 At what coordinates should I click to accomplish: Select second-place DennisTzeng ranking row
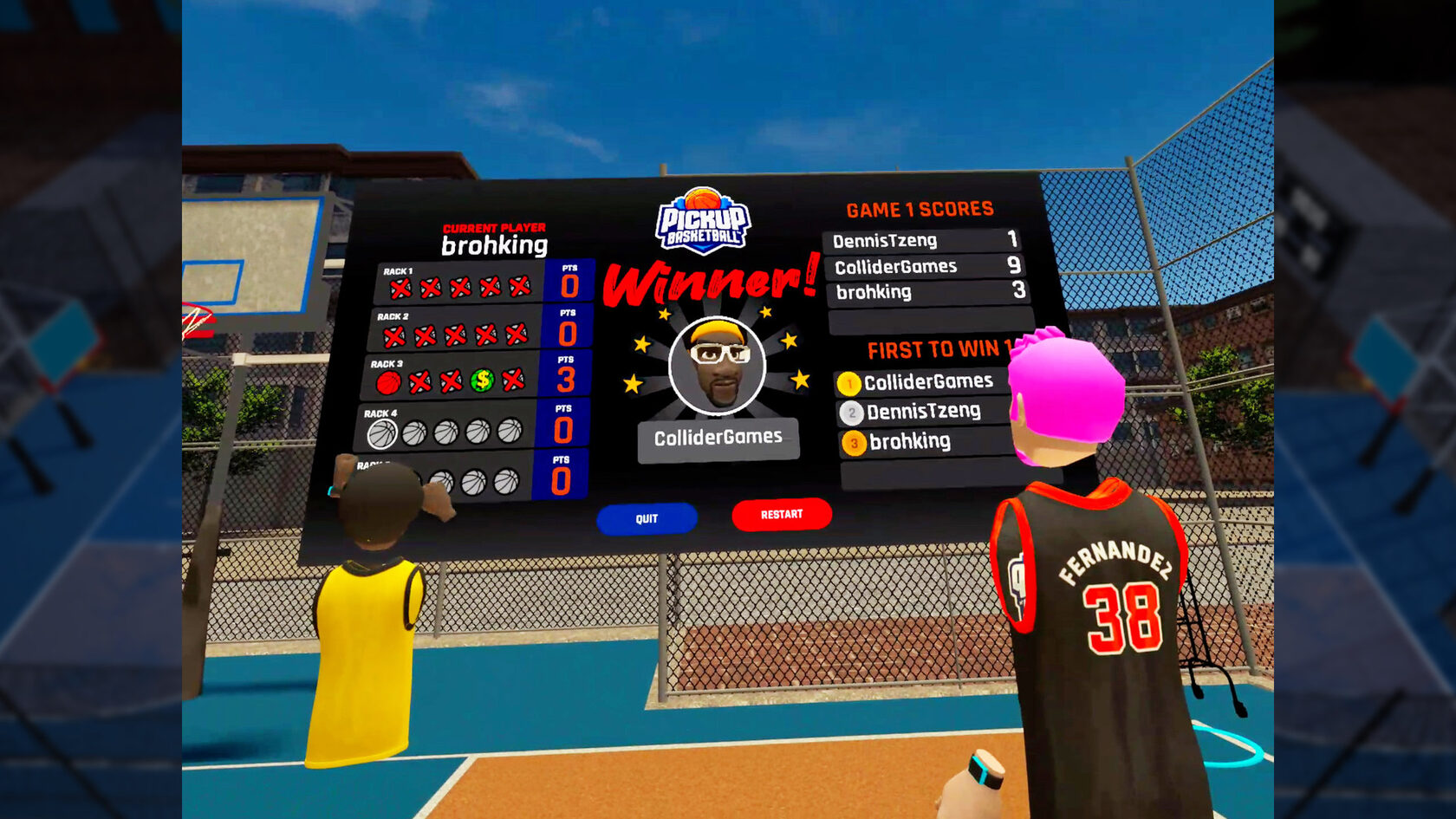[x=922, y=412]
